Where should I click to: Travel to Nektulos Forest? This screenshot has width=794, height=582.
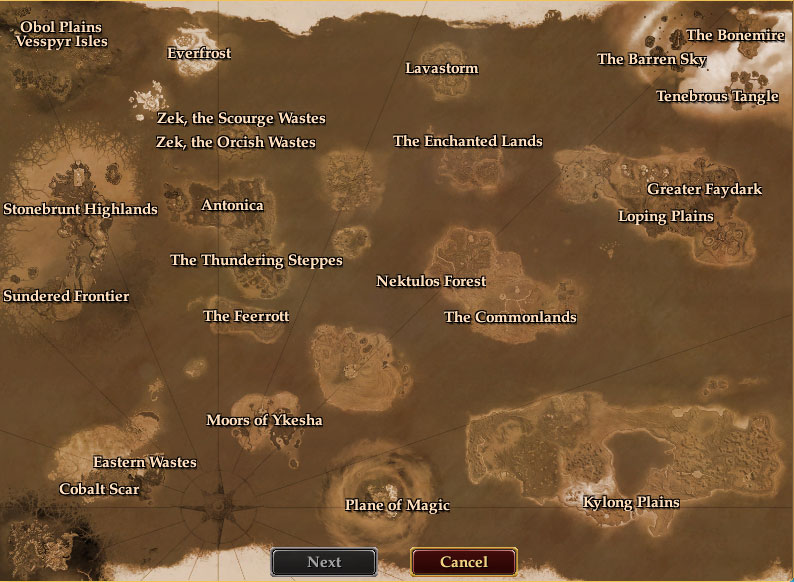431,282
